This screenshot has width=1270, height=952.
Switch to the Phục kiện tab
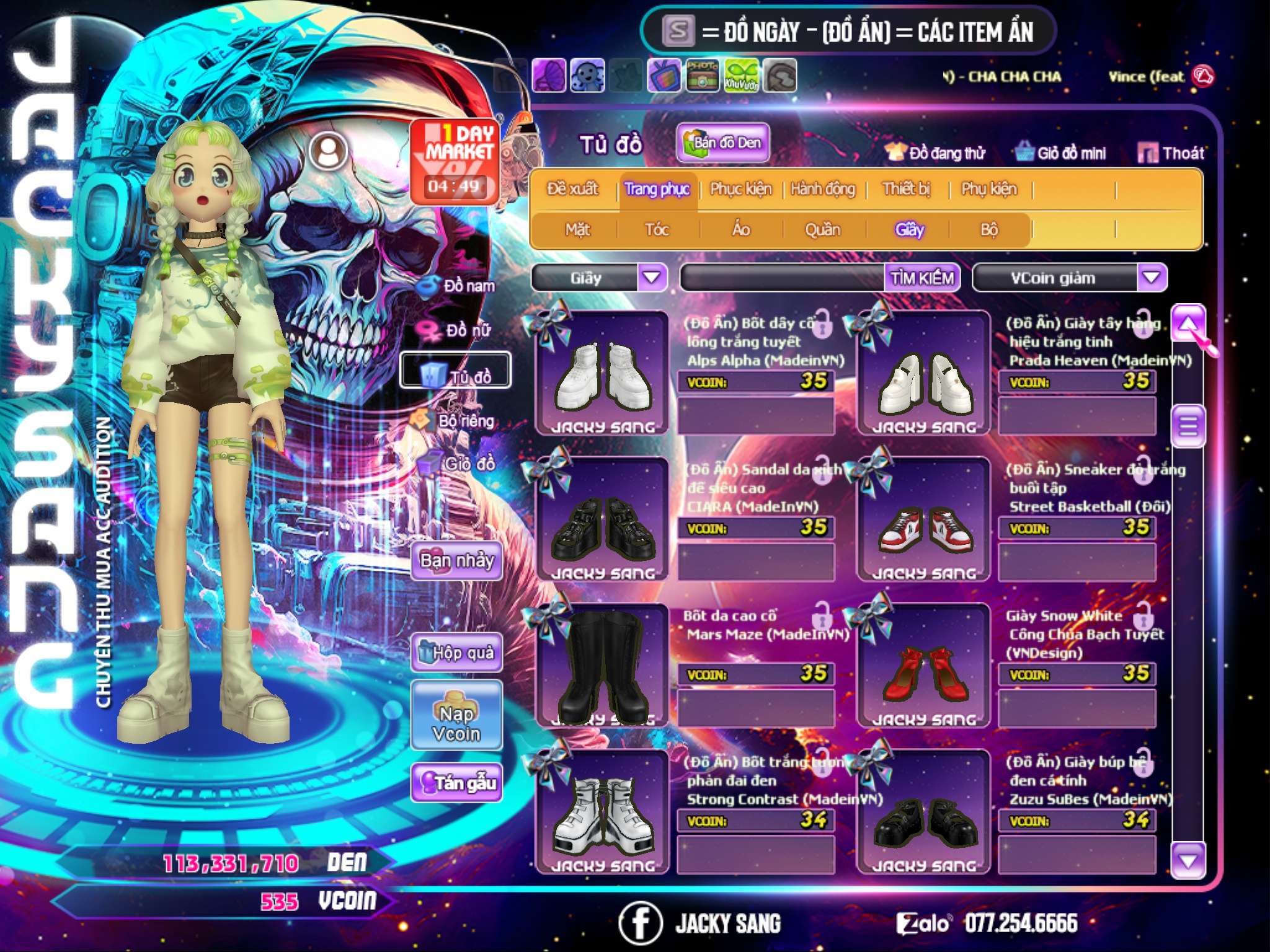pos(740,189)
